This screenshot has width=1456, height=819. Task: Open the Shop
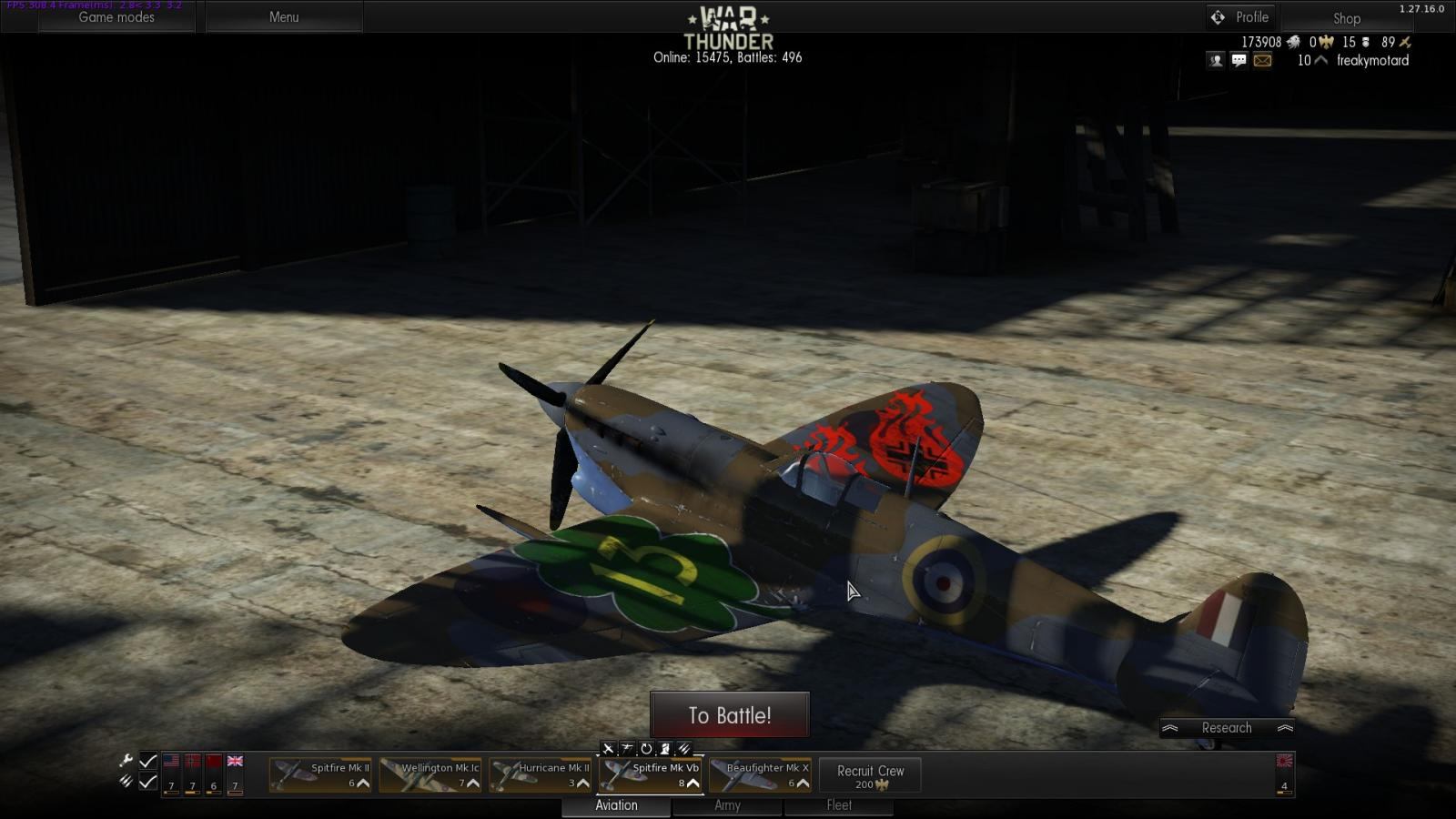point(1346,18)
